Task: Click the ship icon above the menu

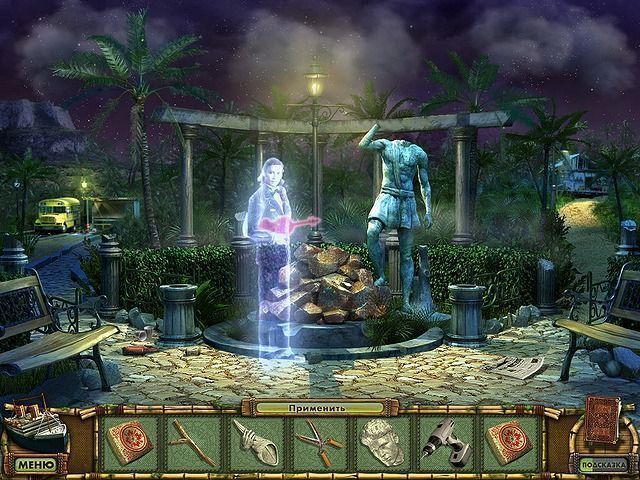Action: (34, 425)
